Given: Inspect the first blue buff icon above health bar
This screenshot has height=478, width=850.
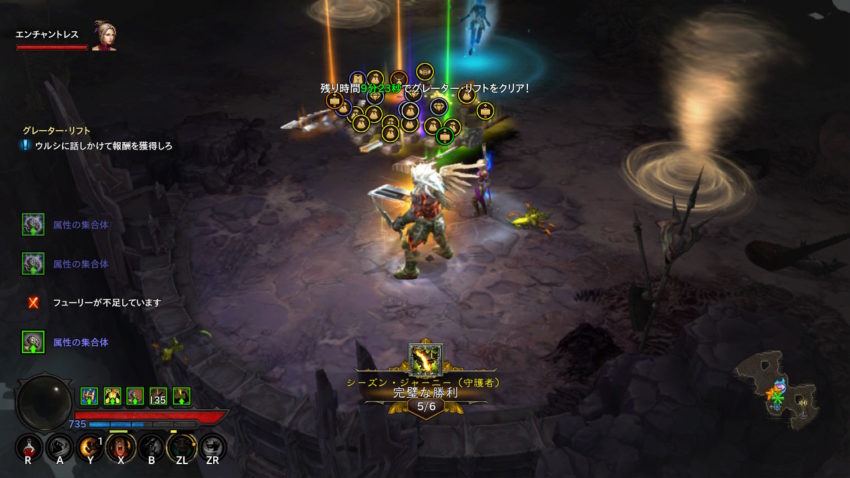Looking at the screenshot, I should (x=88, y=396).
